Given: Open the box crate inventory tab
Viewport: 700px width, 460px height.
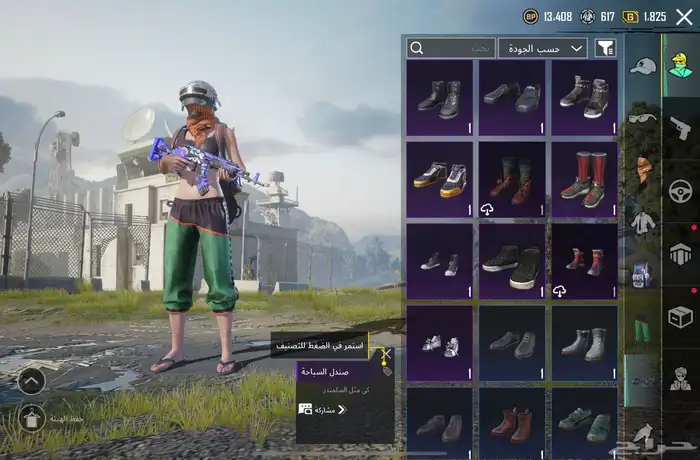Looking at the screenshot, I should [680, 317].
